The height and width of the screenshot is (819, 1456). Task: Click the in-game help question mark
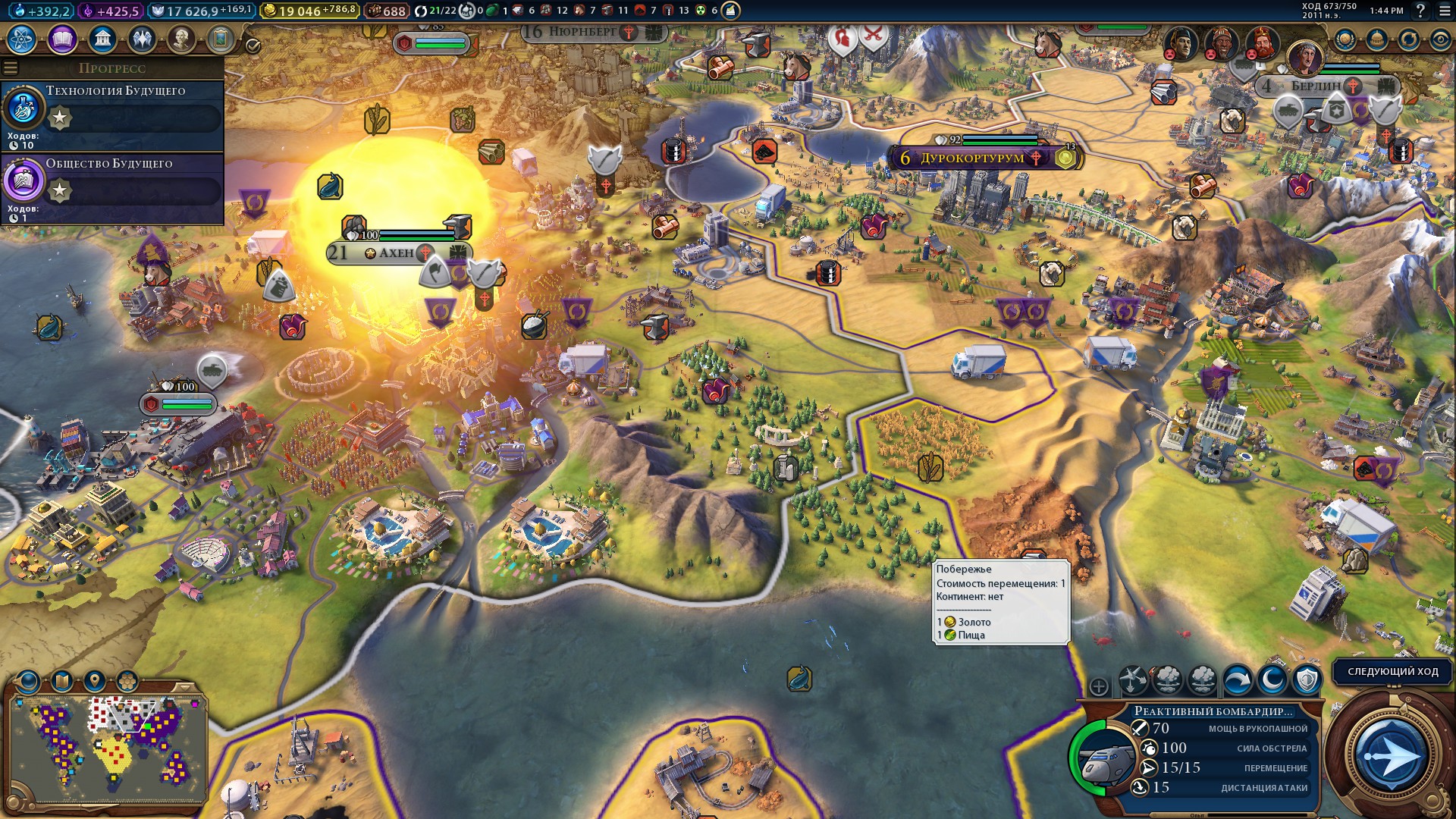pos(1420,10)
